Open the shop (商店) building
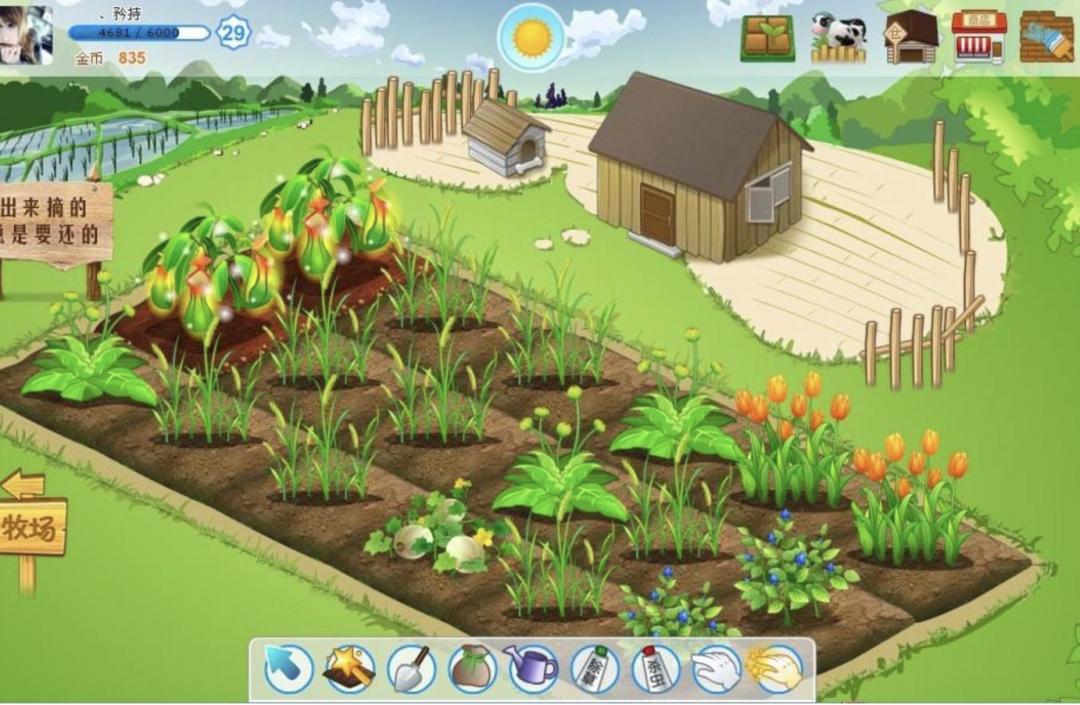This screenshot has width=1080, height=705. (979, 38)
